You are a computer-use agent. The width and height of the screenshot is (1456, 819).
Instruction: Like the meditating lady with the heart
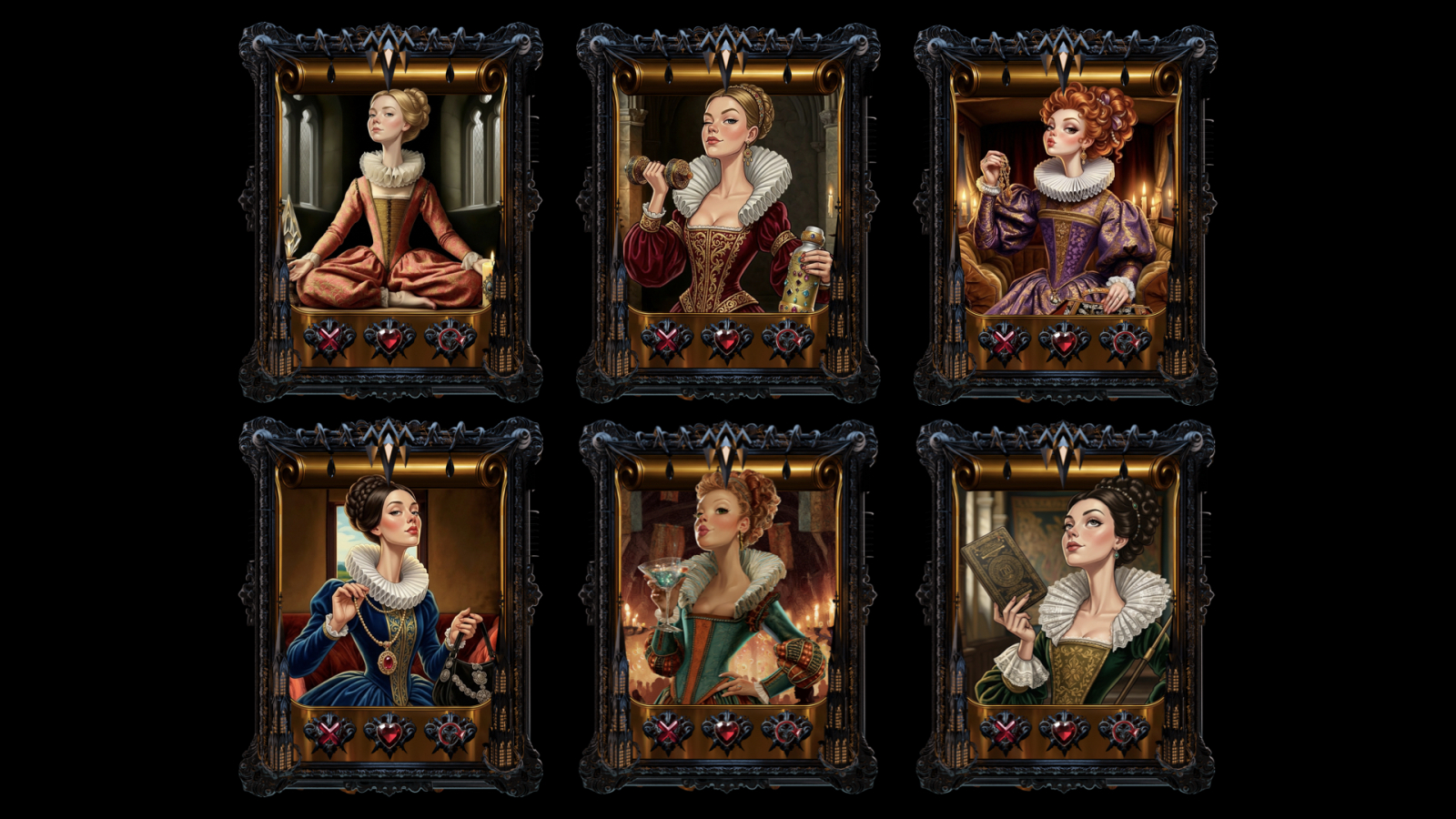pos(389,340)
